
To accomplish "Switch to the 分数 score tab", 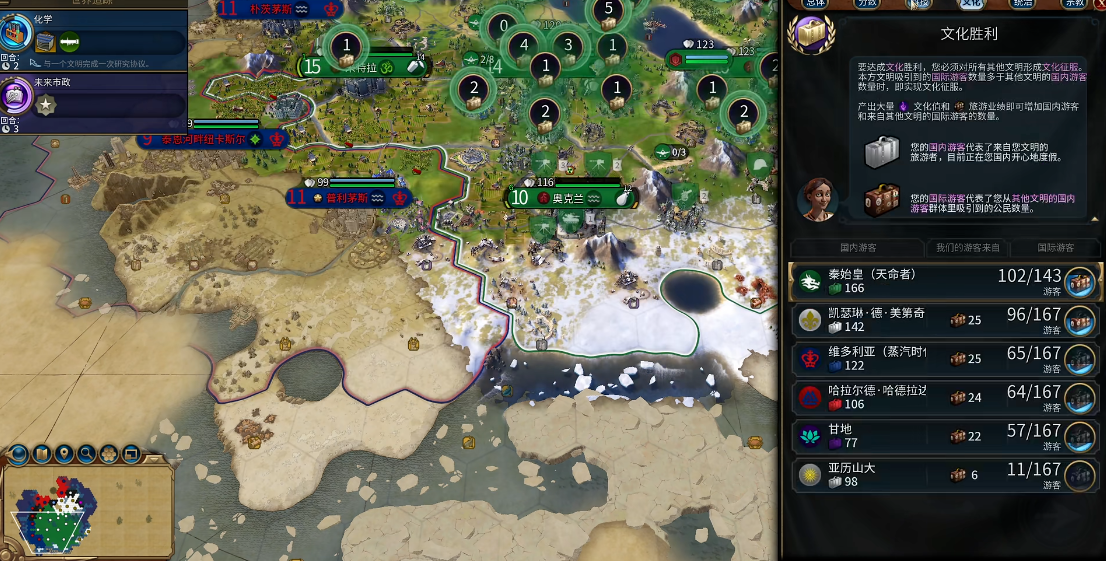I will pos(867,4).
